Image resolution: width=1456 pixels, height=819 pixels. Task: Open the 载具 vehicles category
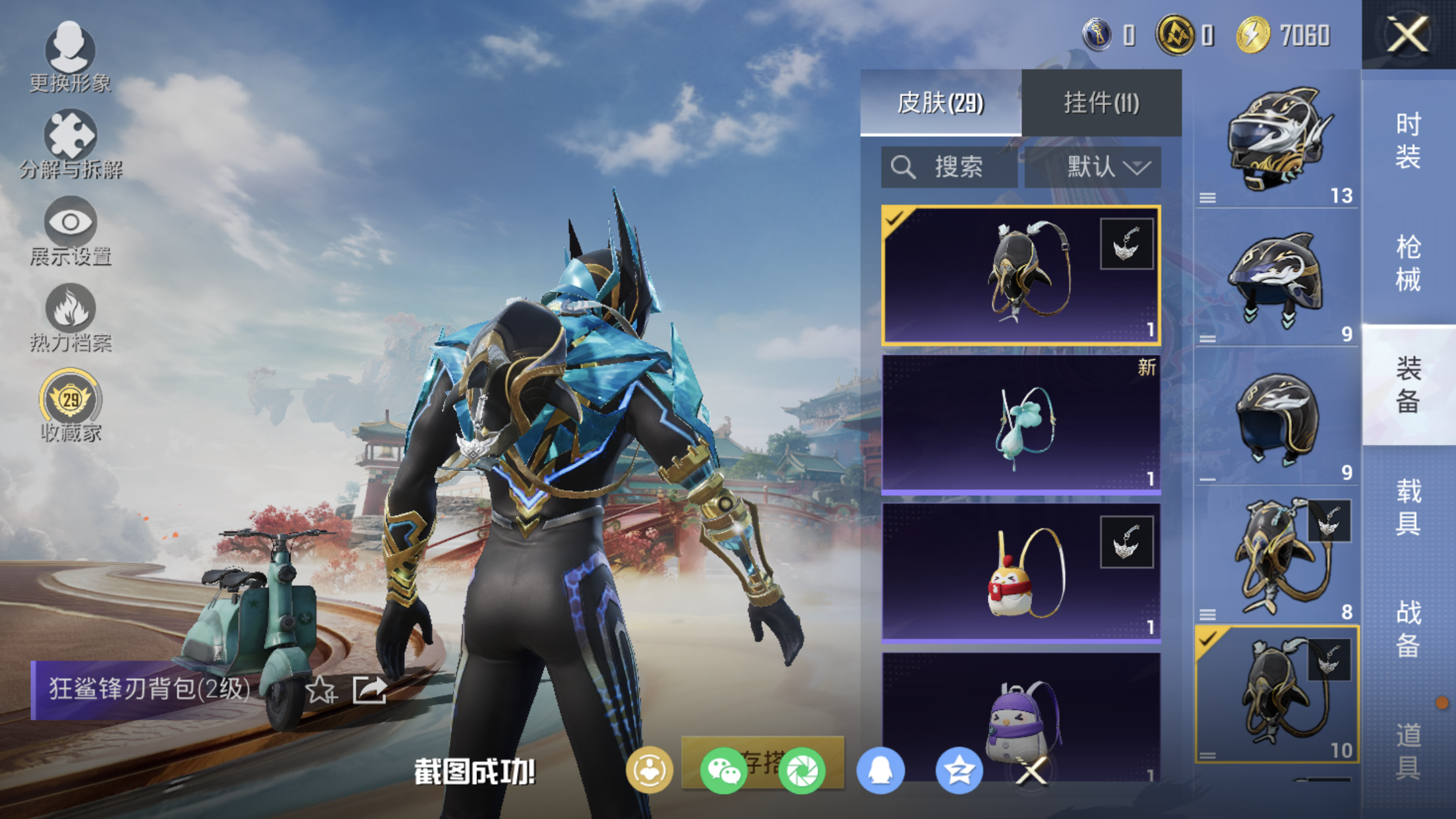tap(1408, 506)
